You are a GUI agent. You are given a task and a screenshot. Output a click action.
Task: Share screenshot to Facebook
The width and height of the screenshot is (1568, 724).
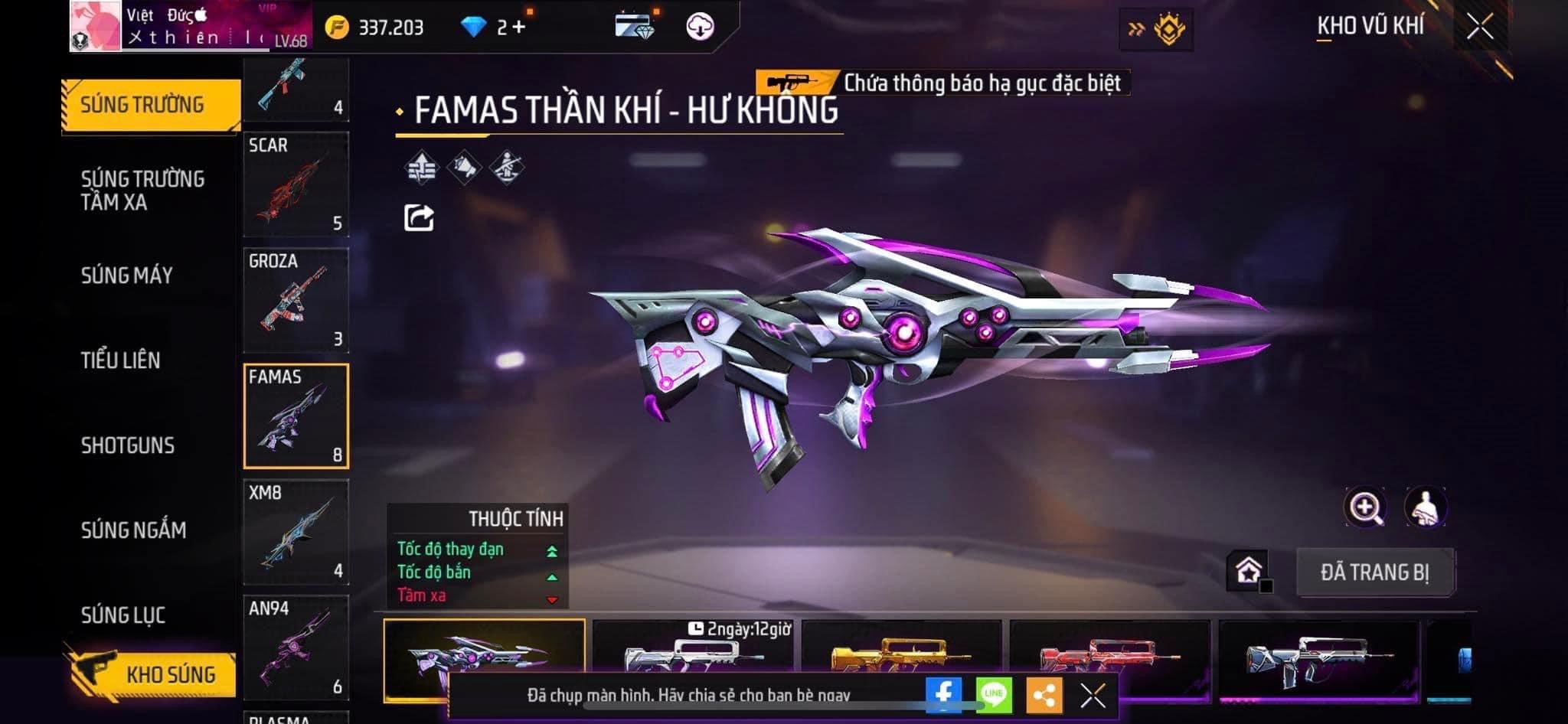(943, 695)
